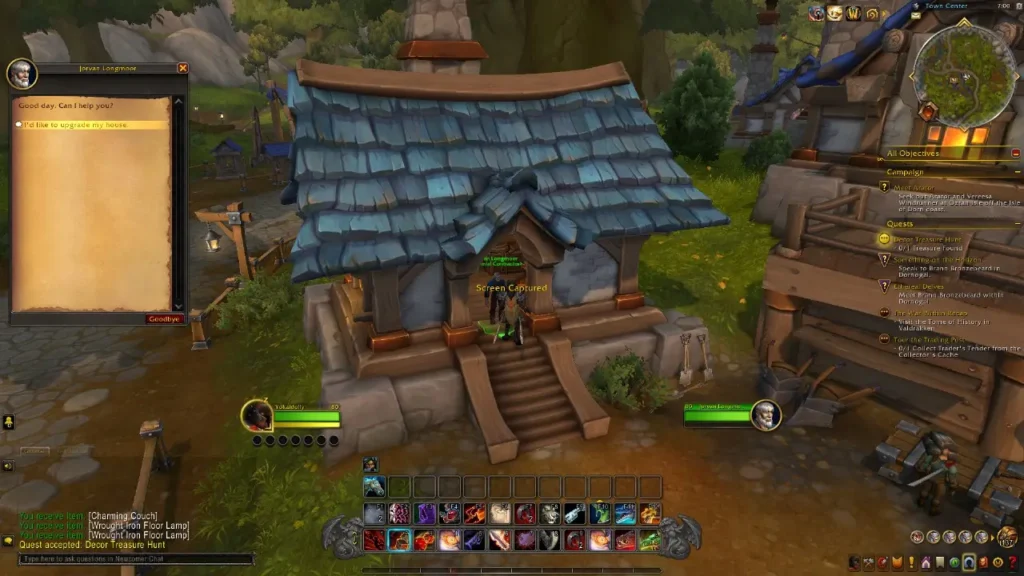Click the Goodbye button
Viewport: 1024px width, 576px height.
164,319
